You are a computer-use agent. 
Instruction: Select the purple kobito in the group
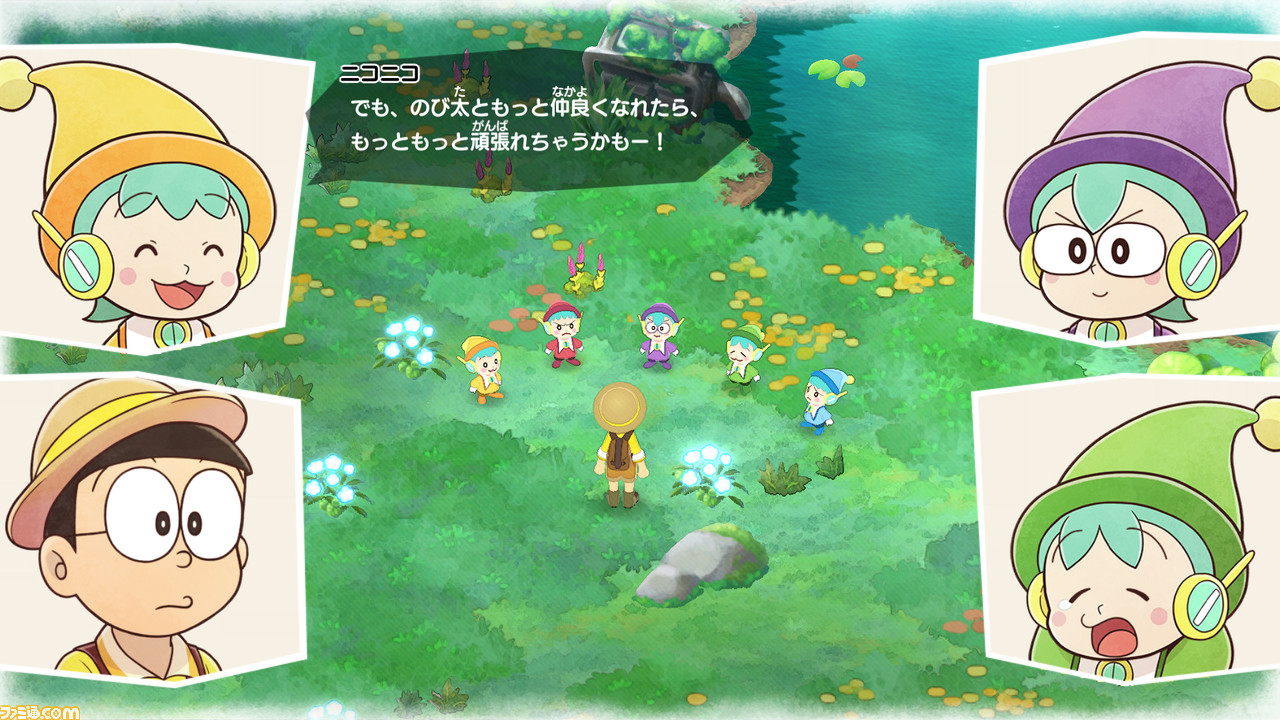658,335
